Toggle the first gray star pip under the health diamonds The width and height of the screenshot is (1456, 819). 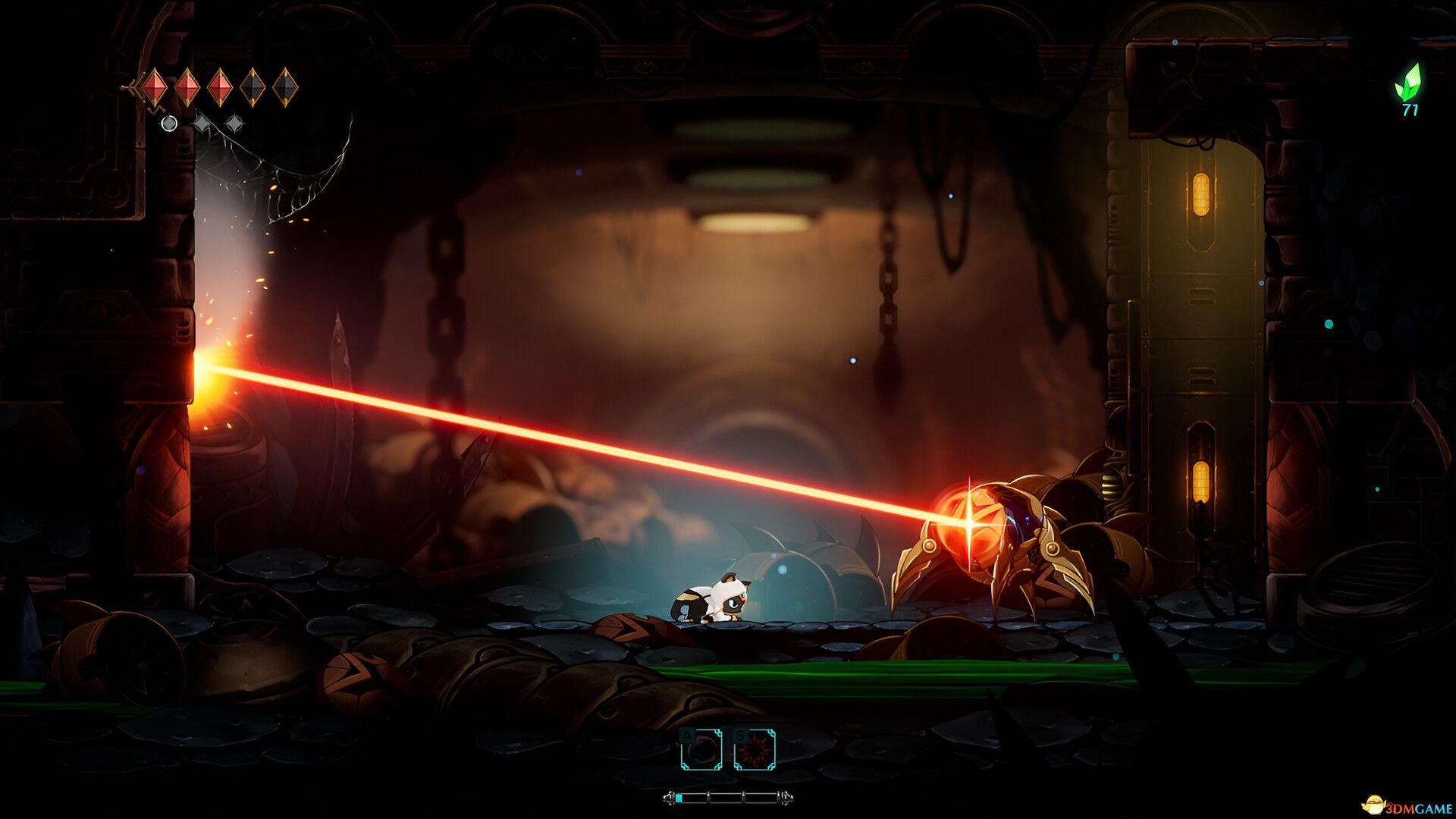click(202, 123)
